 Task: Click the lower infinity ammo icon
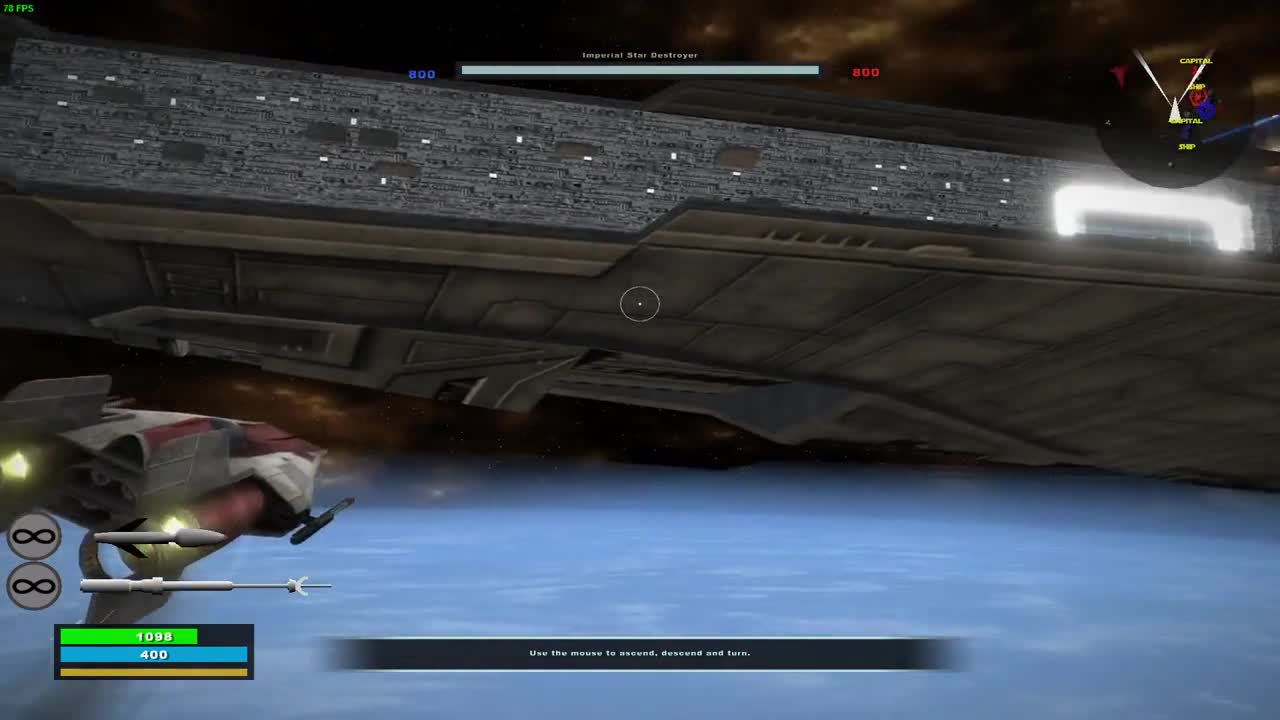(35, 585)
